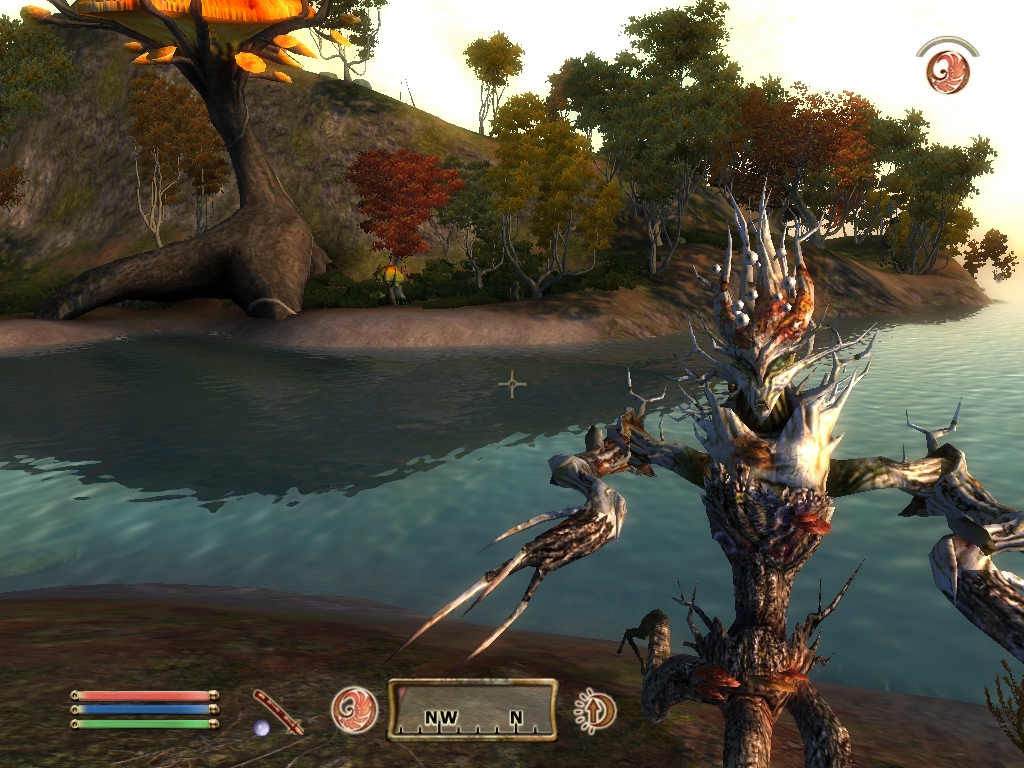Click the red swirl icon under the arc
Image resolution: width=1024 pixels, height=768 pixels.
947,71
